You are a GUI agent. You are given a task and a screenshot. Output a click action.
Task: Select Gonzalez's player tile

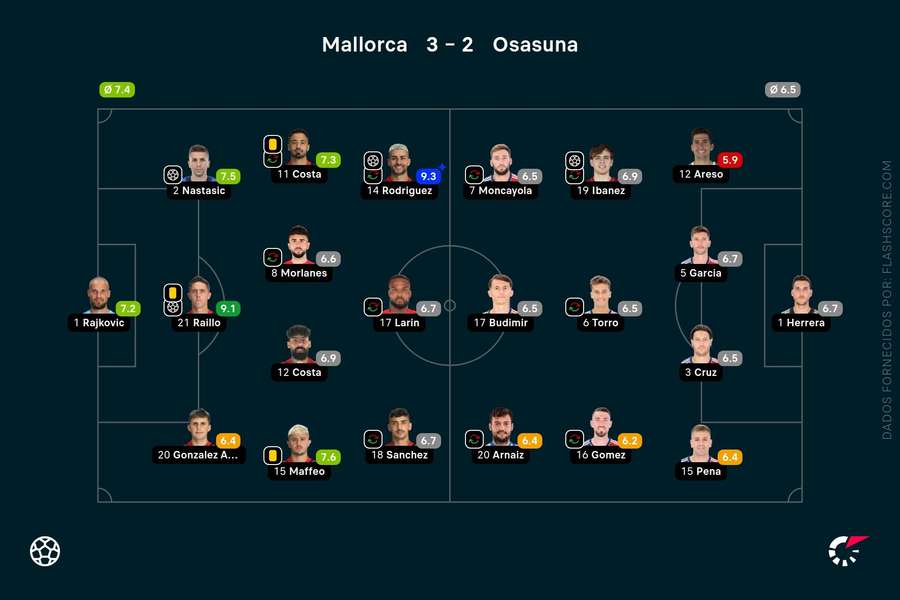(199, 428)
